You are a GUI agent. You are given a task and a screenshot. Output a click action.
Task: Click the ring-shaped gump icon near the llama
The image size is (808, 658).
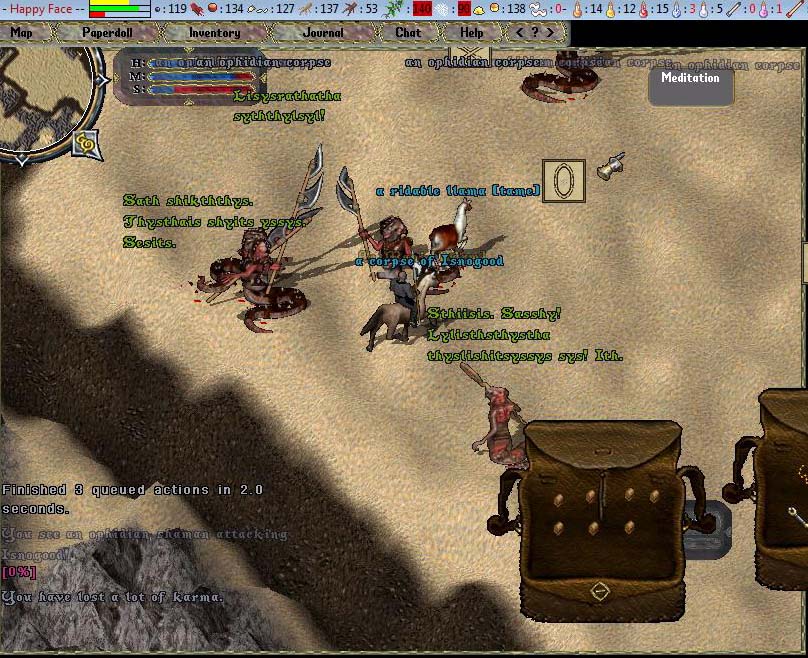pyautogui.click(x=563, y=181)
